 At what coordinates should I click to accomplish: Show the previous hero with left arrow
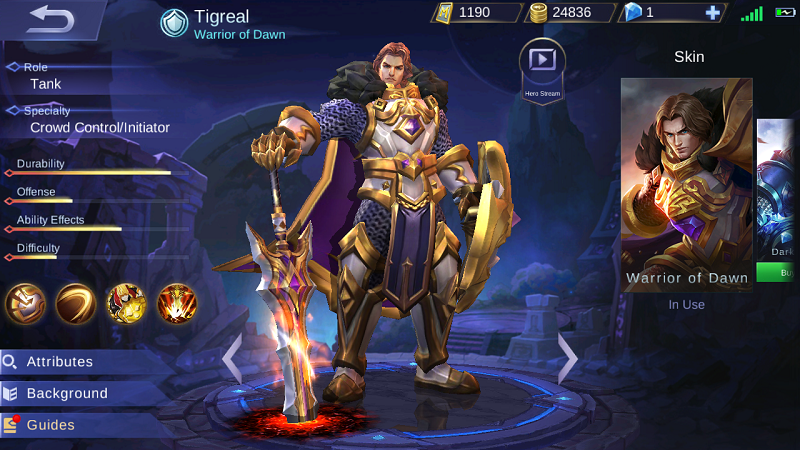point(232,358)
